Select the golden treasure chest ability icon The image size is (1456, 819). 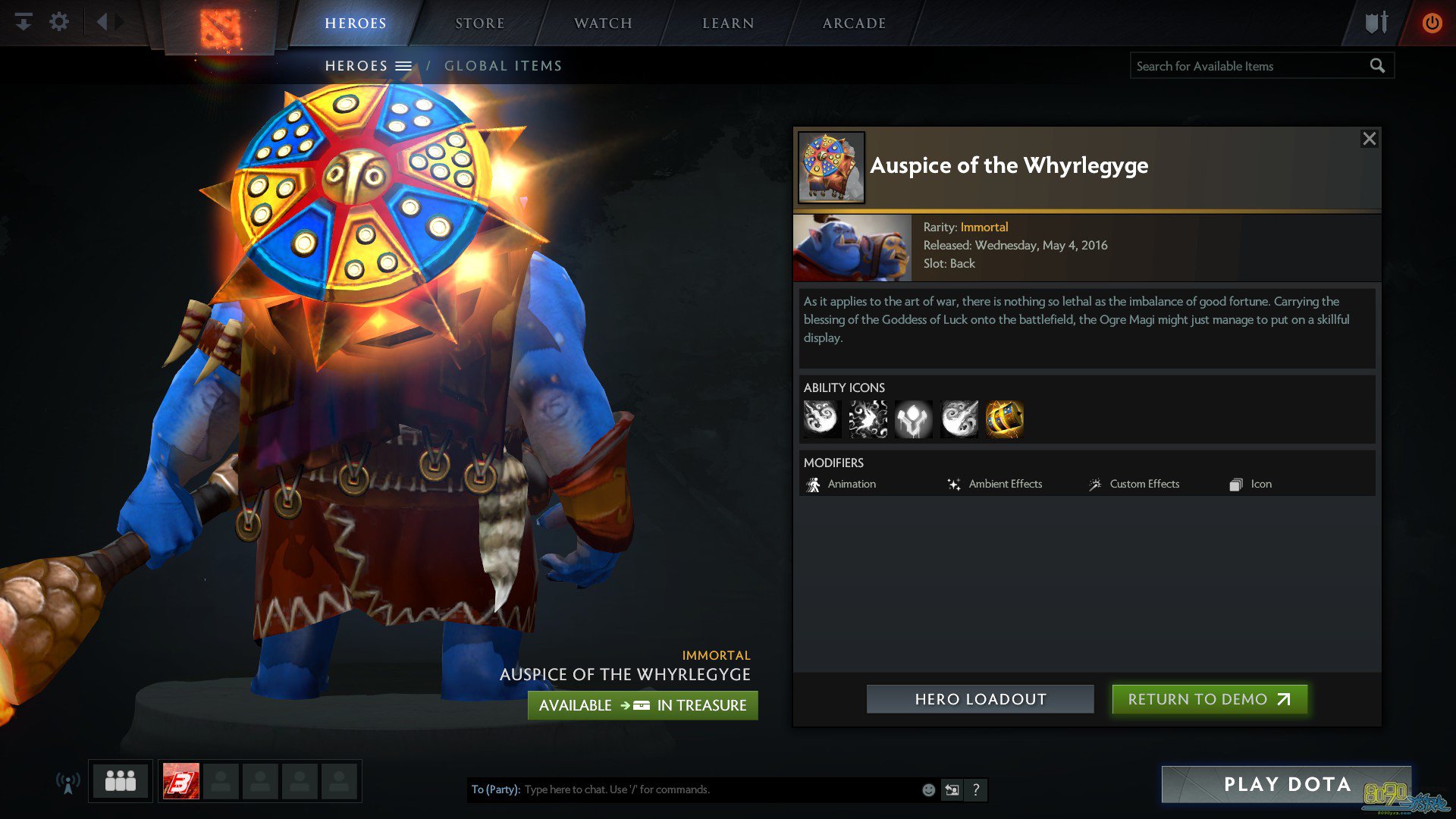(x=1004, y=419)
